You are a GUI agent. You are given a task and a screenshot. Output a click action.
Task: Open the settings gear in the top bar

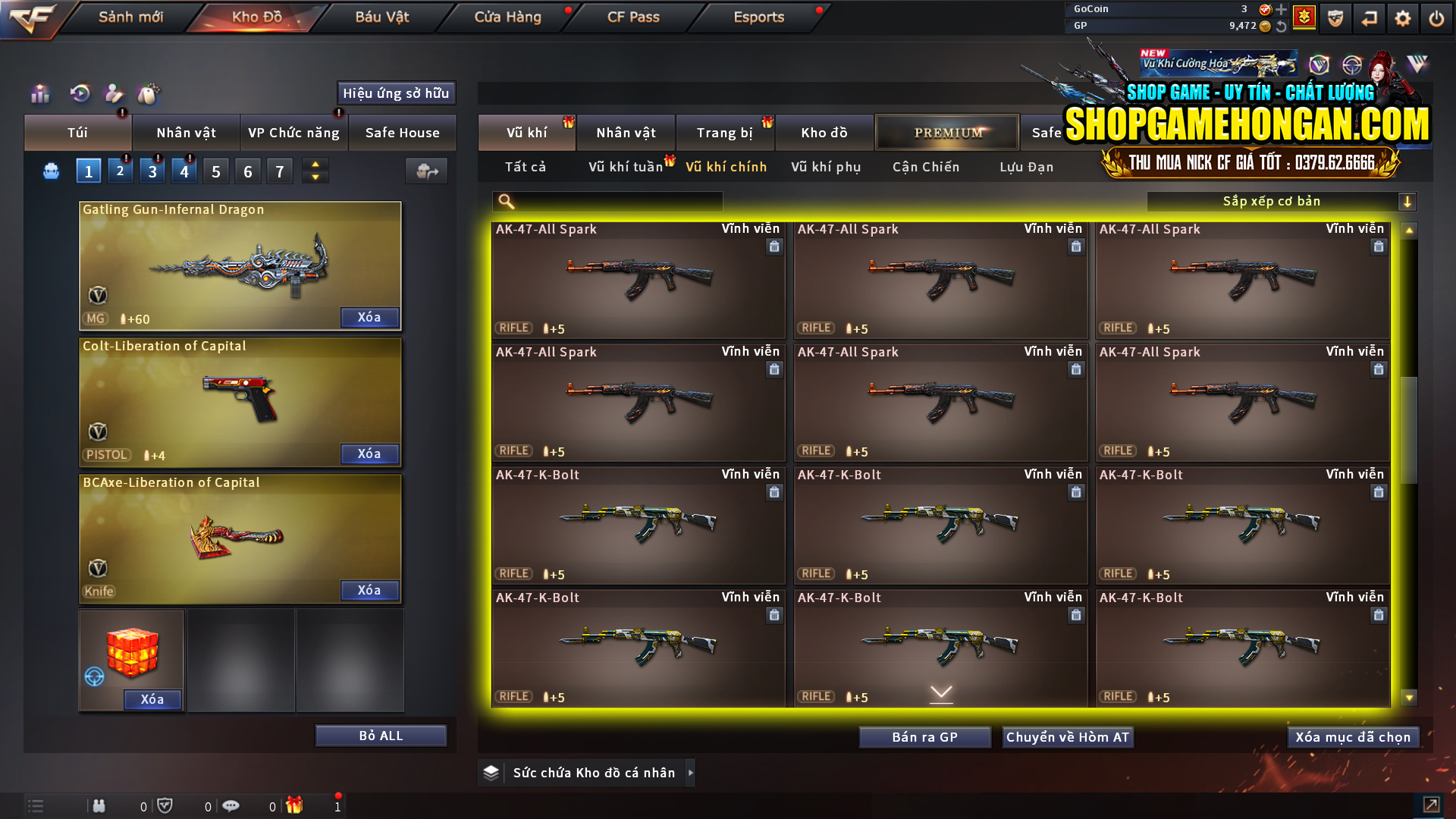[1404, 17]
